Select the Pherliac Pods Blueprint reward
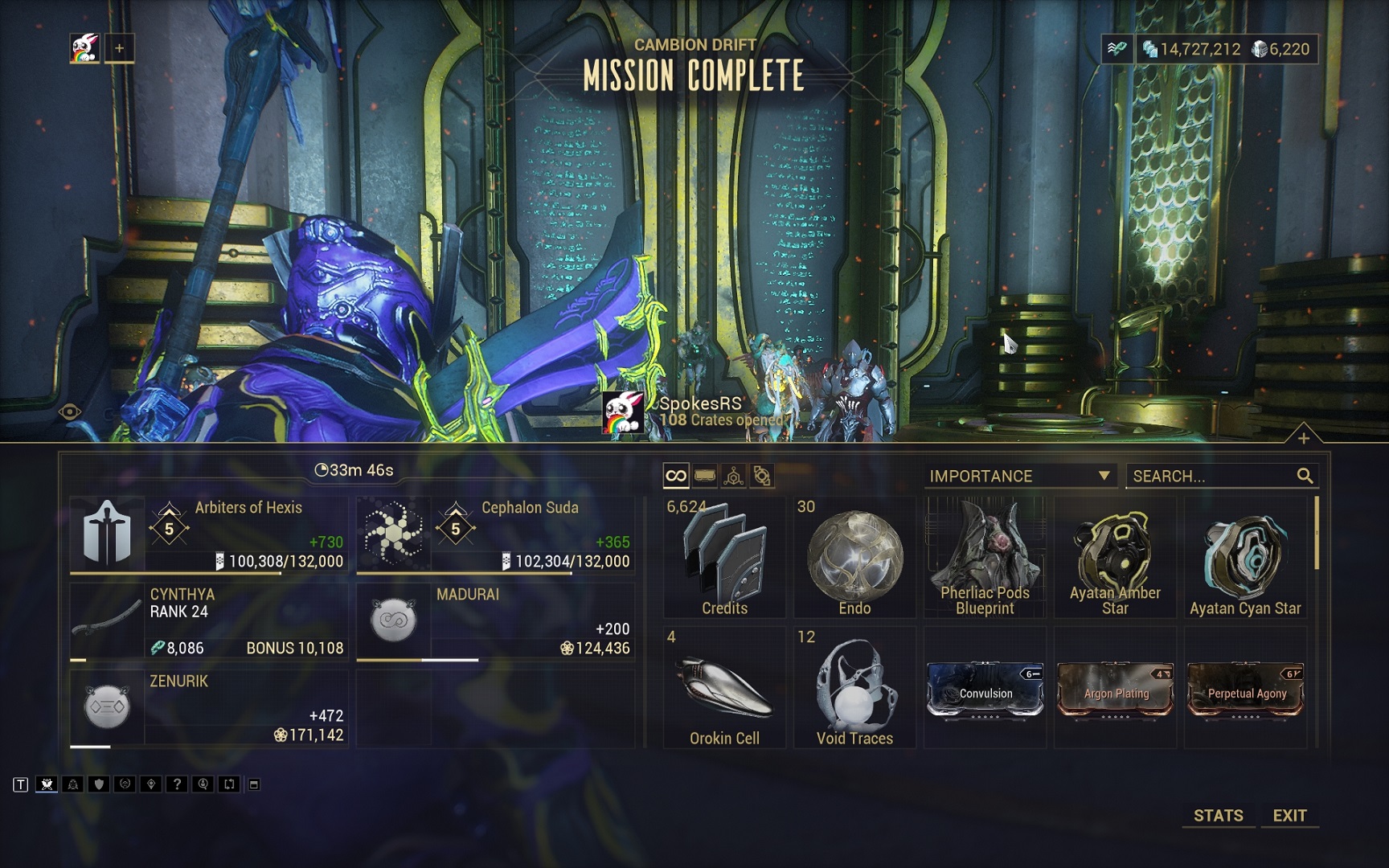The width and height of the screenshot is (1389, 868). click(x=985, y=558)
